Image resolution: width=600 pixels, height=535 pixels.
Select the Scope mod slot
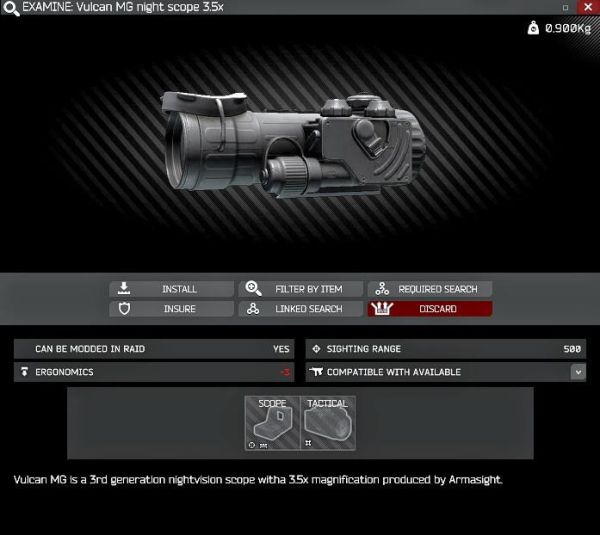272,424
